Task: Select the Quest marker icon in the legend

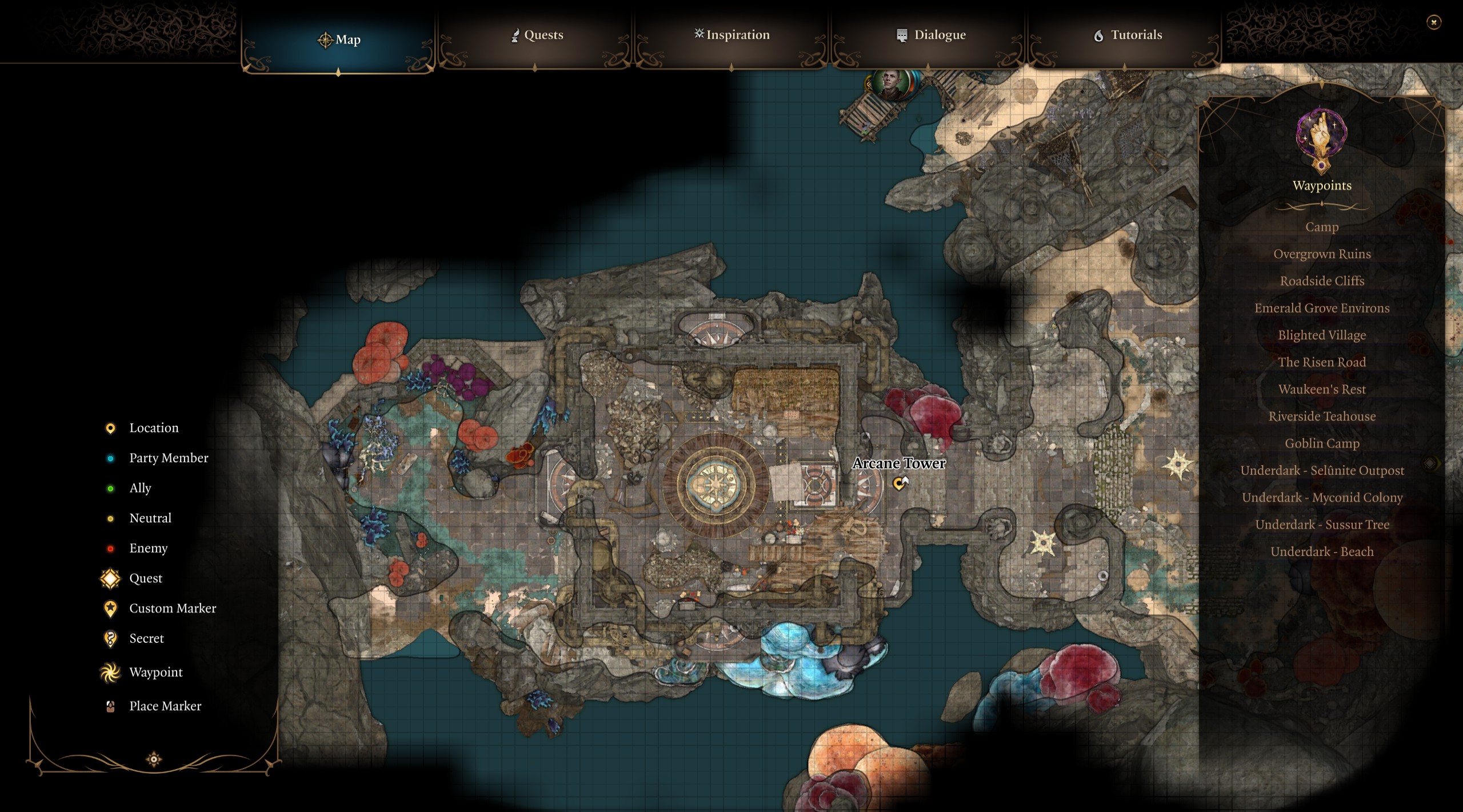Action: click(x=109, y=578)
